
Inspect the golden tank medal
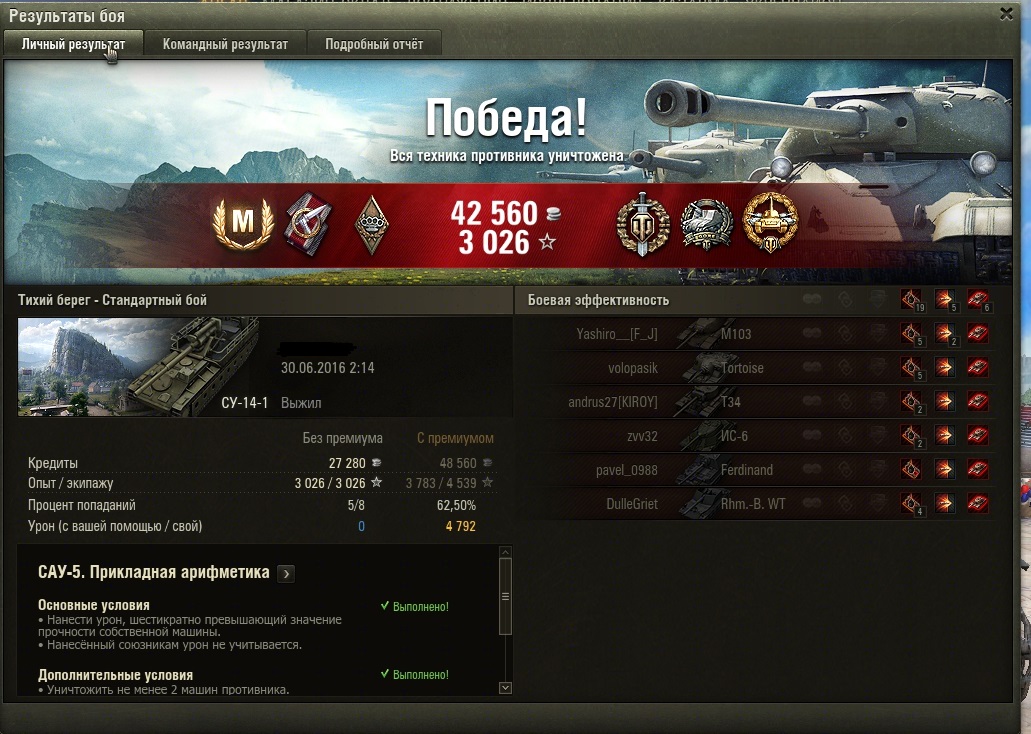coord(771,222)
